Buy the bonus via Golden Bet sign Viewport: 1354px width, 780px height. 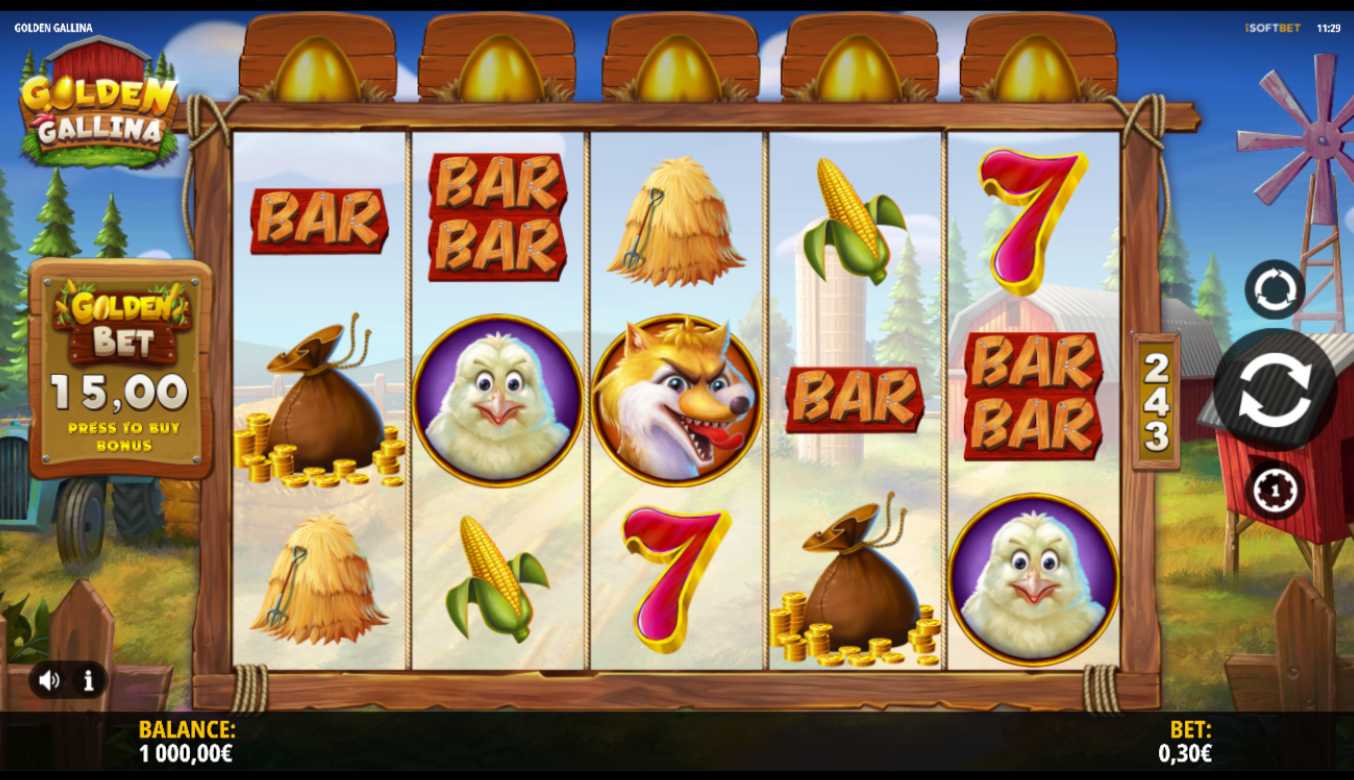pos(121,369)
